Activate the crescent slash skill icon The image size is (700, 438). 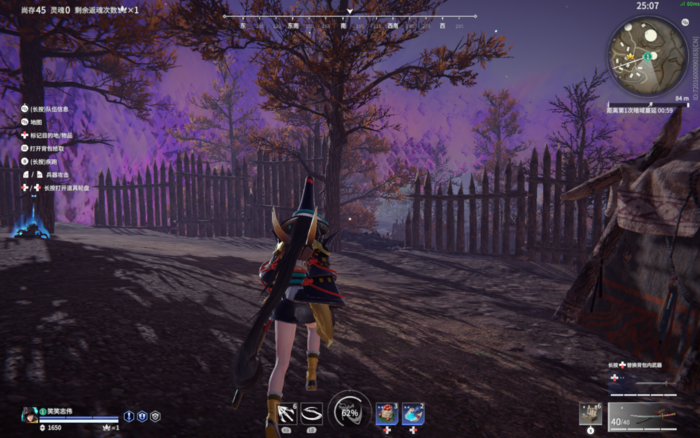[312, 411]
